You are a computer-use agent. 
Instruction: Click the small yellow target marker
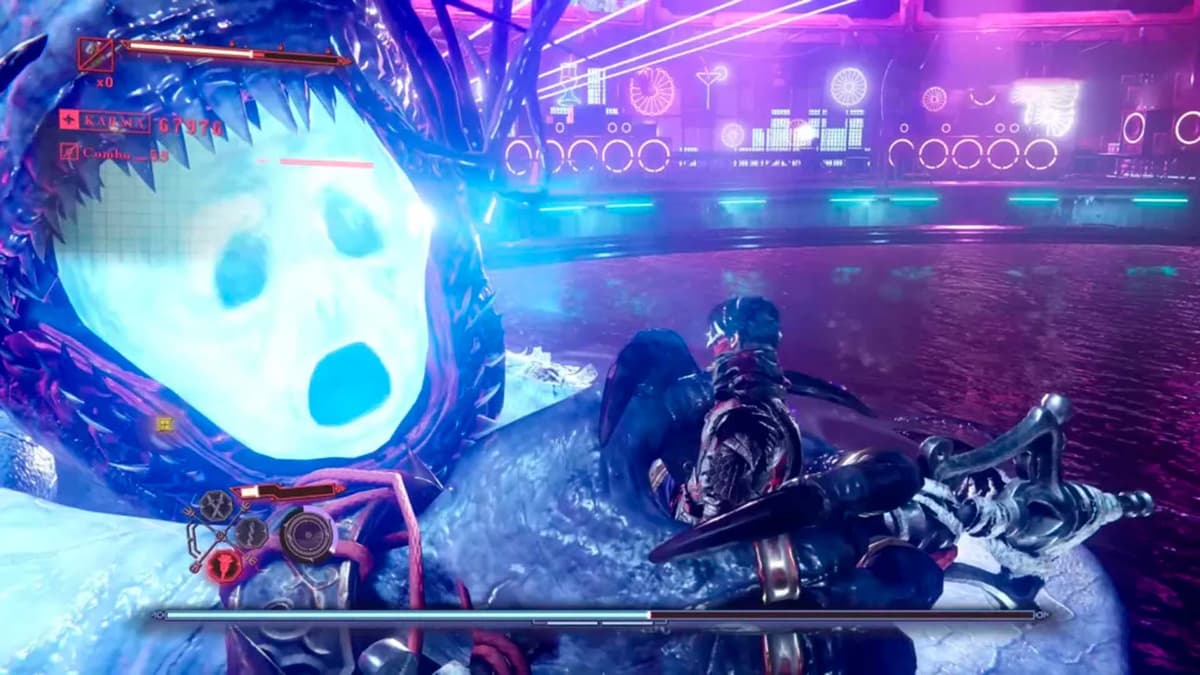[165, 424]
